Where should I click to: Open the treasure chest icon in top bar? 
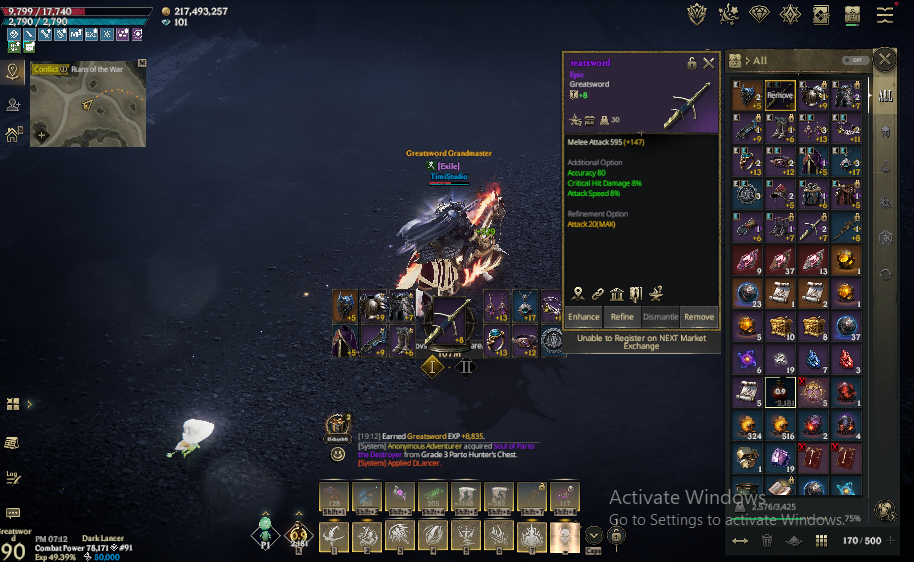tap(852, 15)
